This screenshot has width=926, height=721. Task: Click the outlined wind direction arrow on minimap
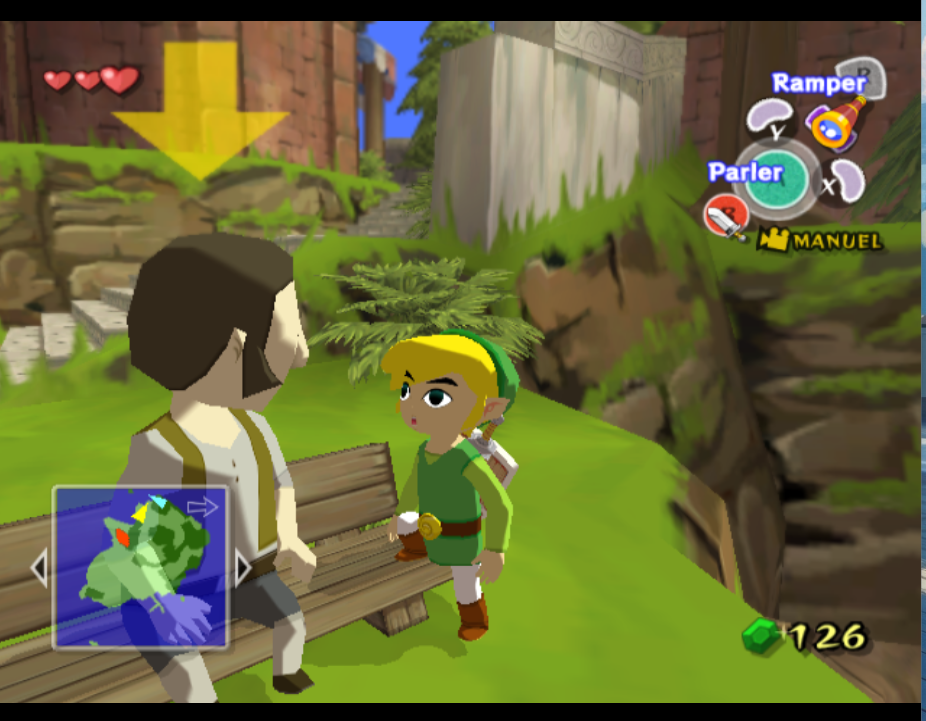[202, 507]
